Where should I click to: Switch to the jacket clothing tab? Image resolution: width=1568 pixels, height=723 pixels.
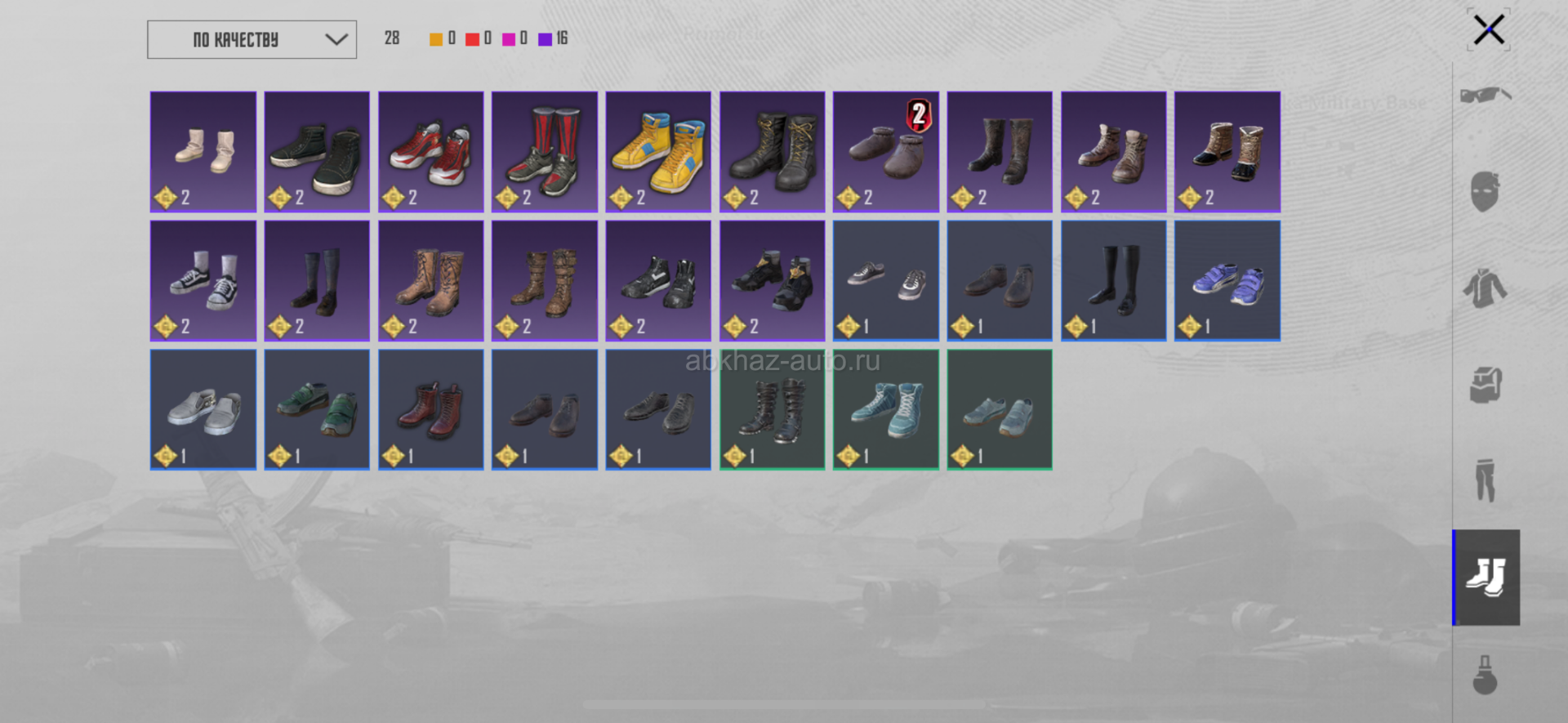coord(1486,288)
